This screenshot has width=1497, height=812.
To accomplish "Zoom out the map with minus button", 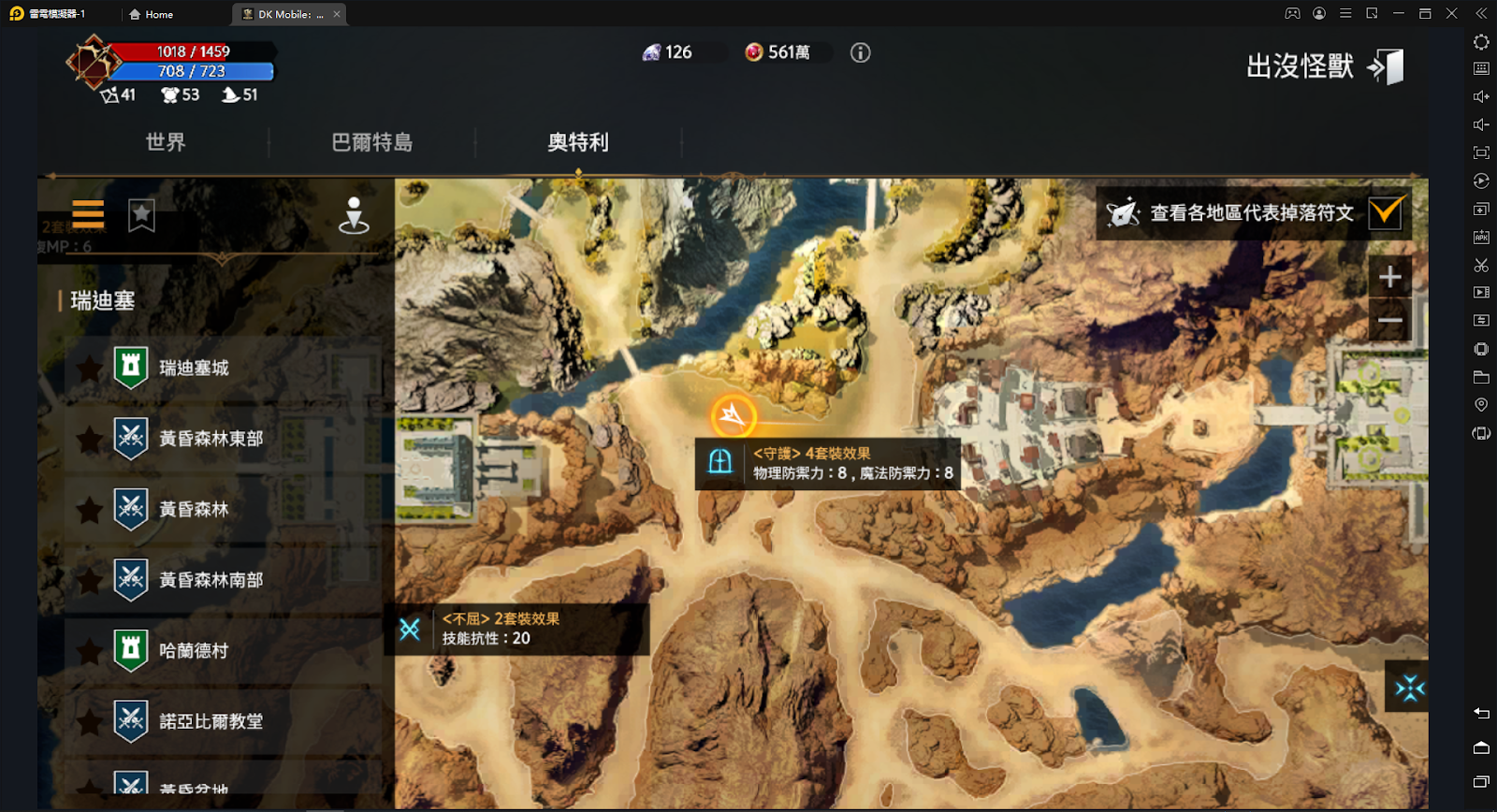I will click(1389, 320).
